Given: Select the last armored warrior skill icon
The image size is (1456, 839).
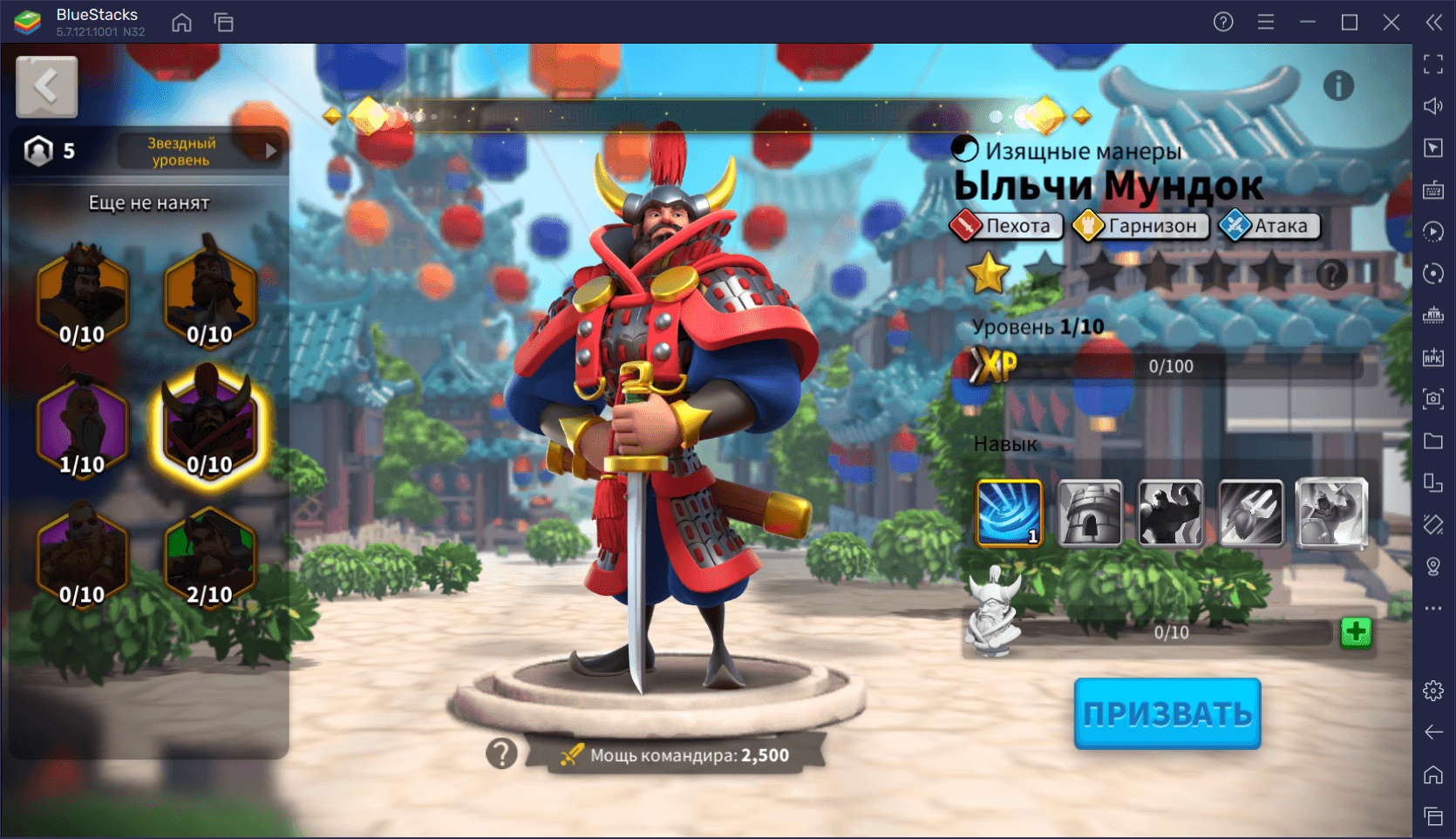Looking at the screenshot, I should click(x=1331, y=513).
